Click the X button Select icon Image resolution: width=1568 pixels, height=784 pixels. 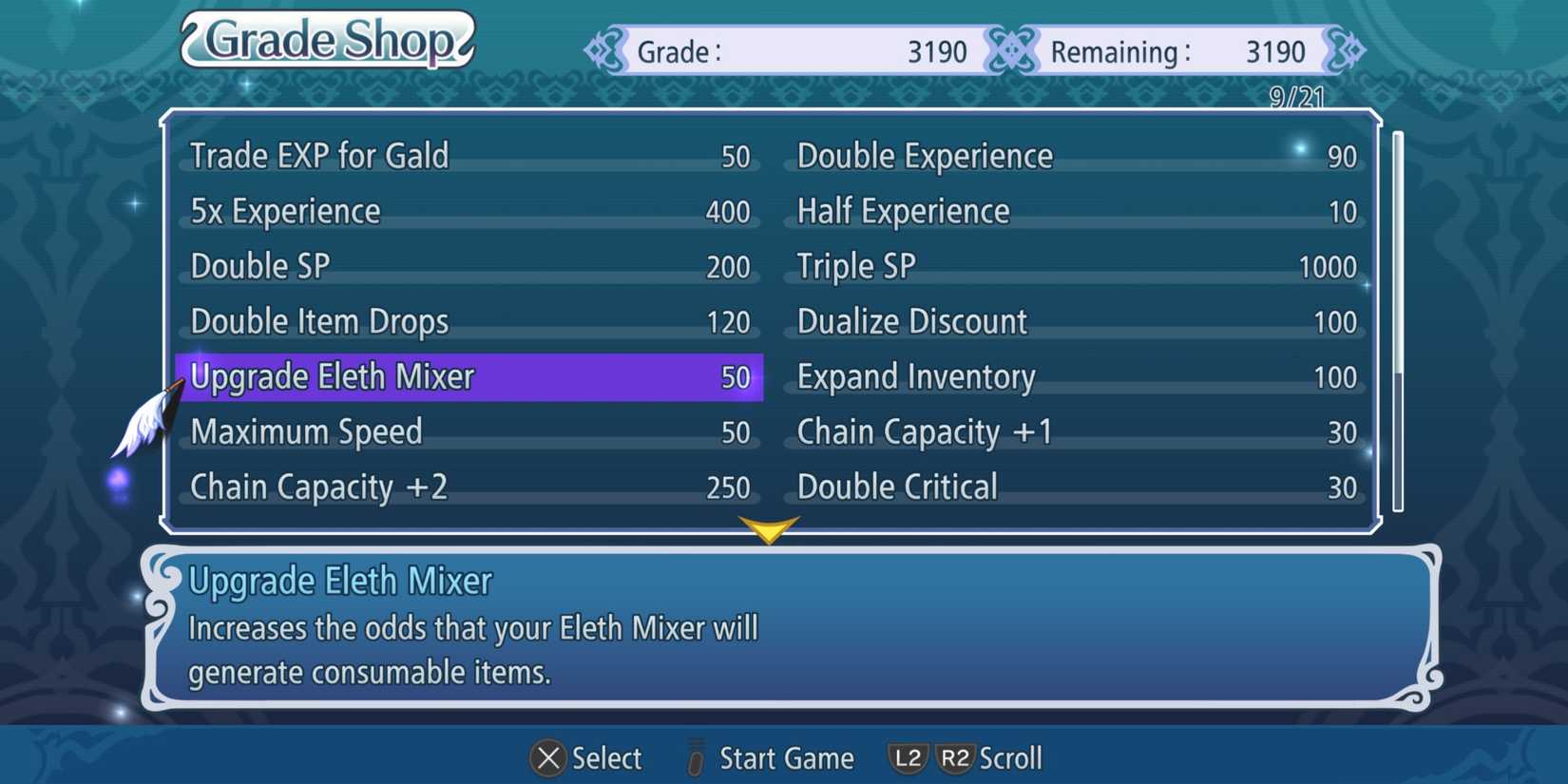pos(548,758)
